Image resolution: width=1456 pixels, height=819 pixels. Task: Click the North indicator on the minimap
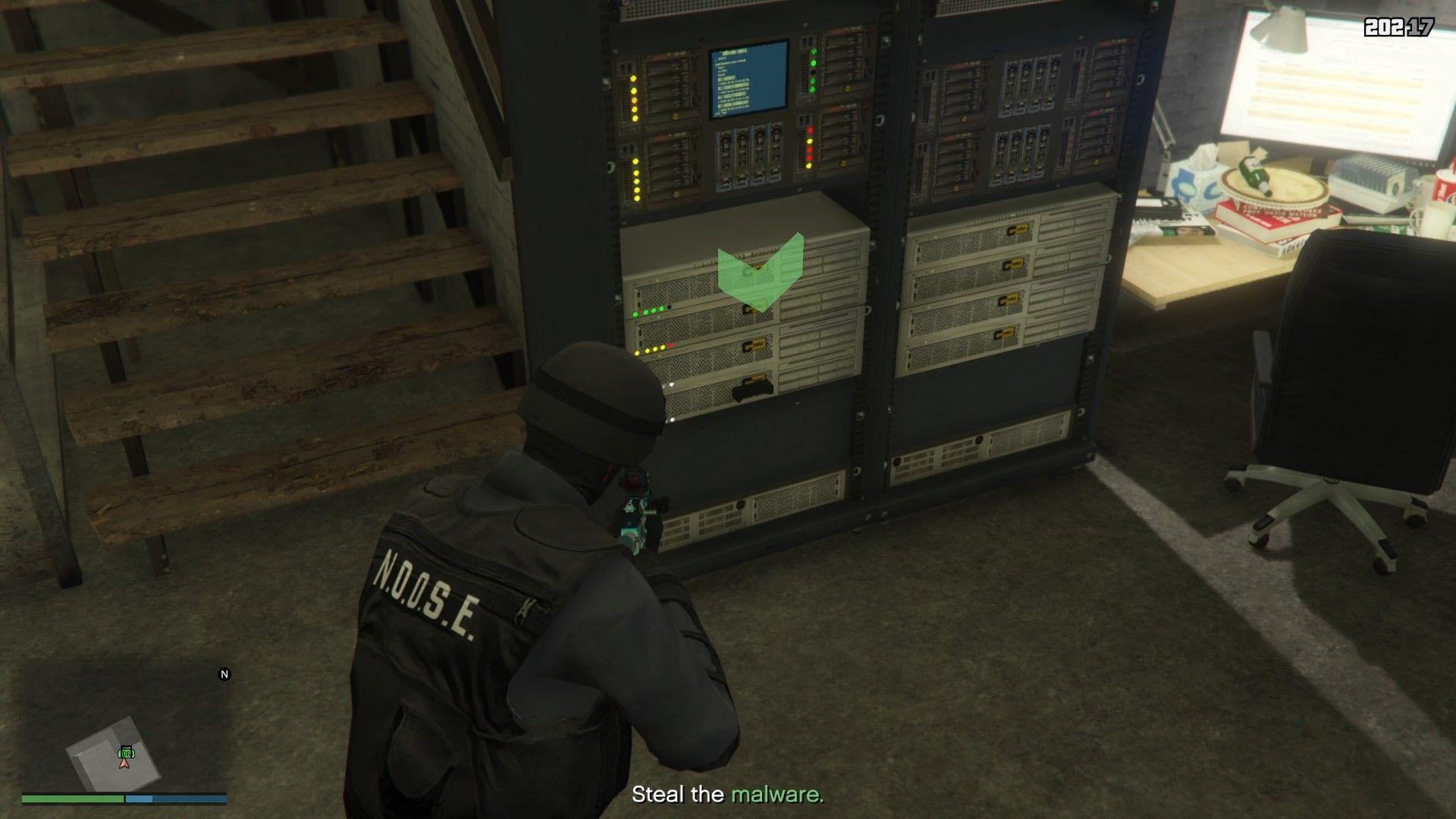[x=223, y=673]
